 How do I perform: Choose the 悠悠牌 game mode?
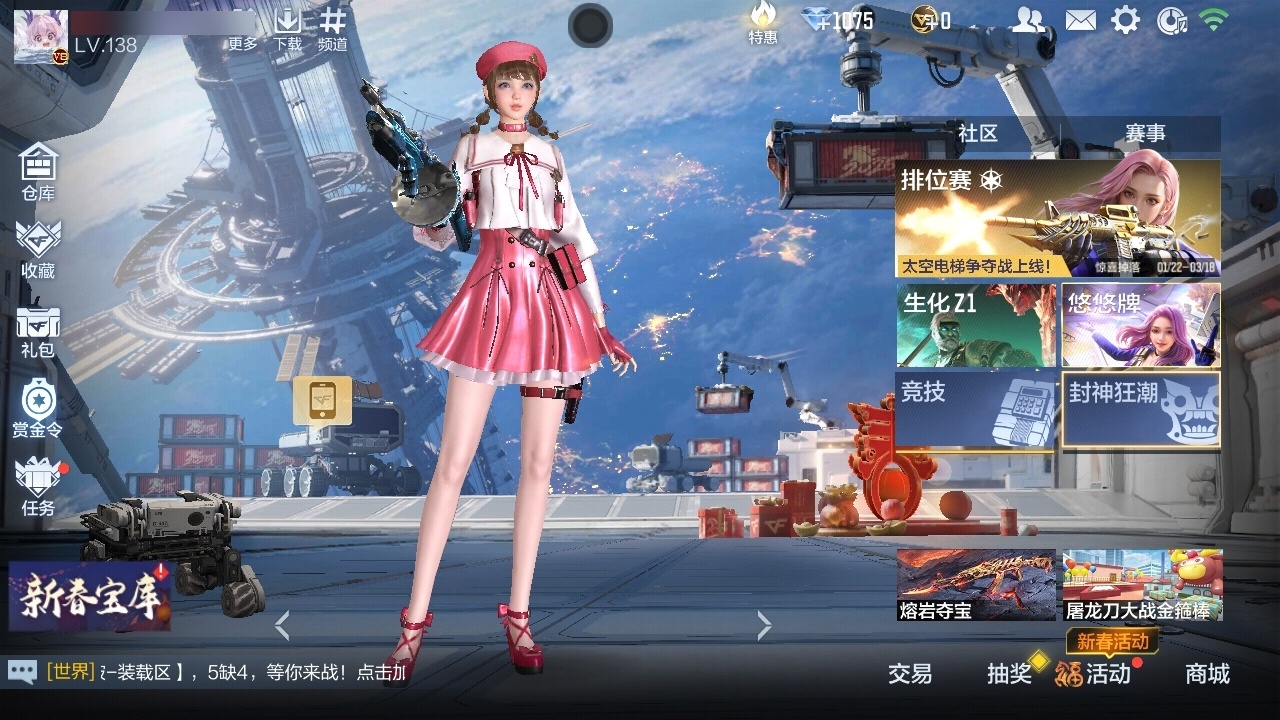coord(1140,325)
